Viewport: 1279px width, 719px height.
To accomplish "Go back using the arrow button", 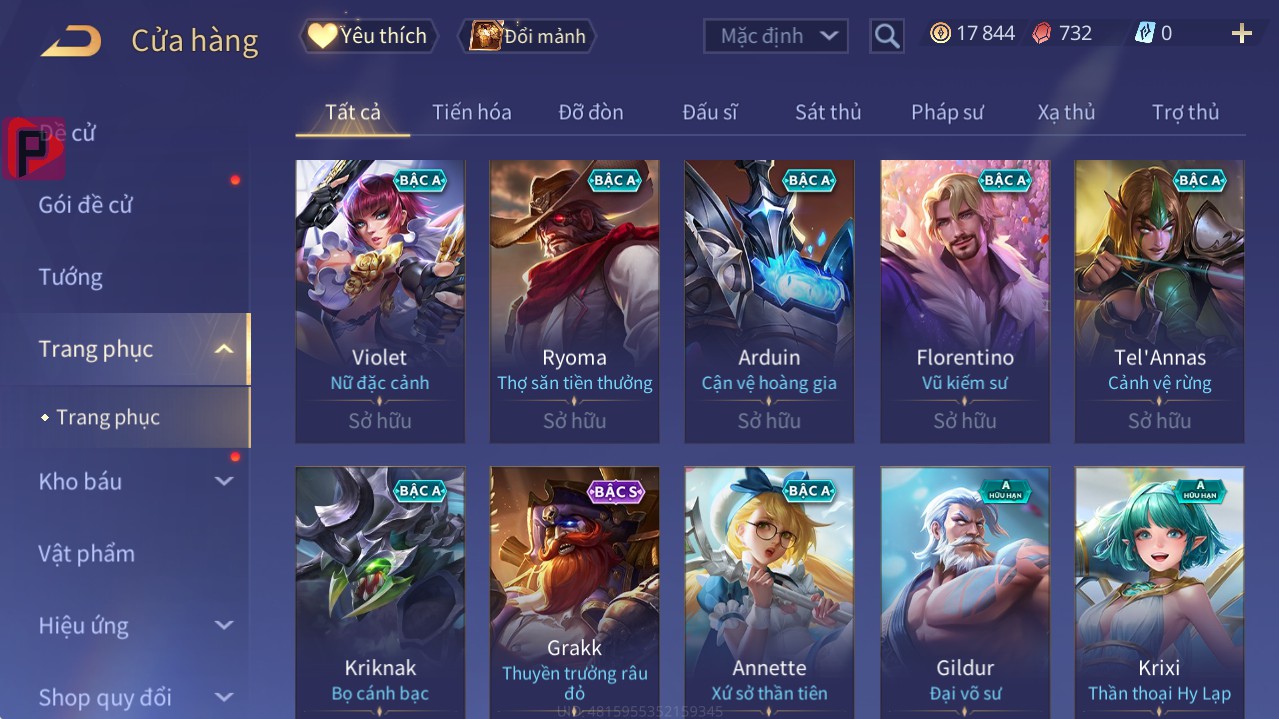I will point(71,40).
